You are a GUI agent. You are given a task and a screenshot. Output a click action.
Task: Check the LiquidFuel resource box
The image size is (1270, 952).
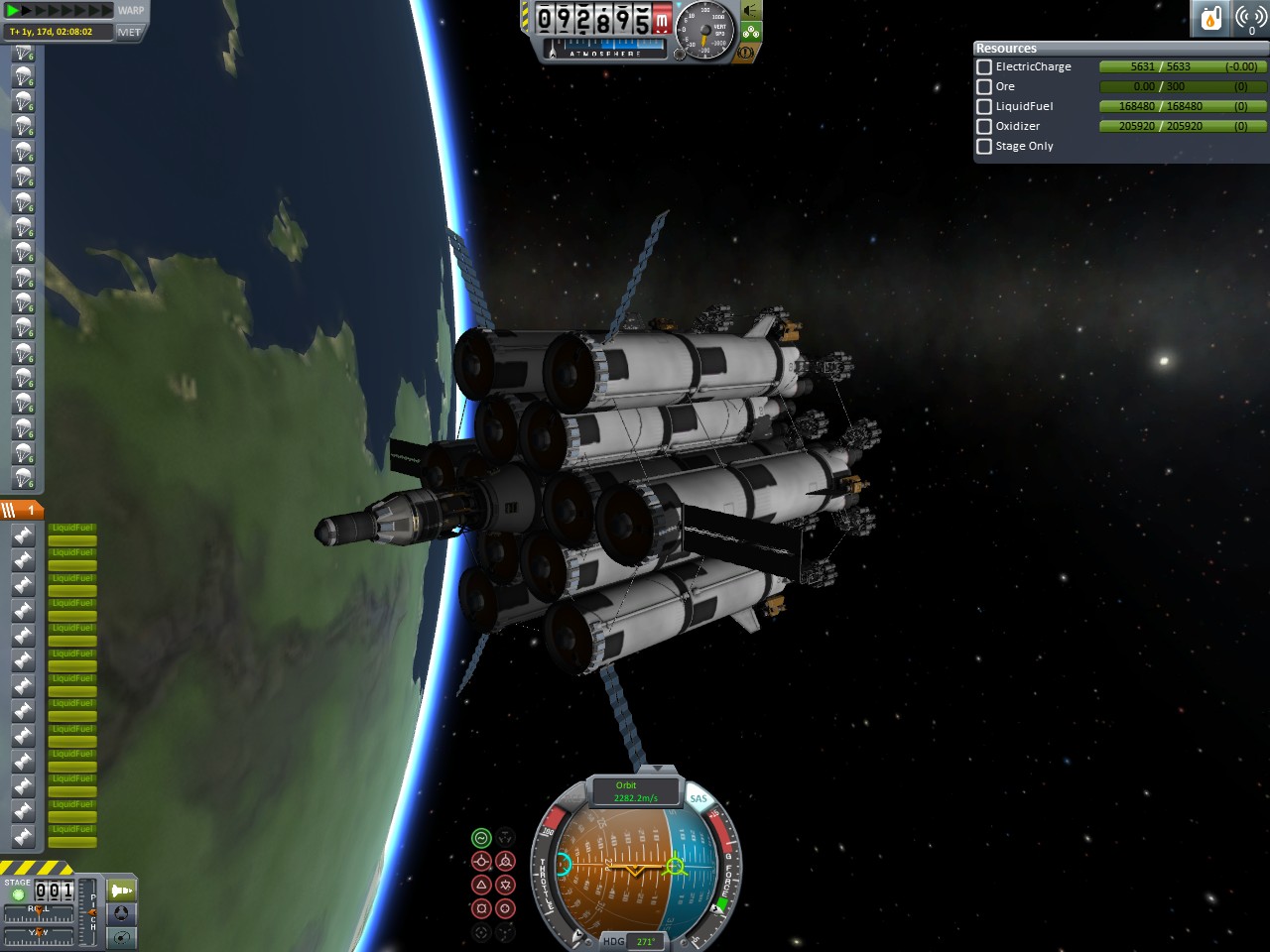pos(984,106)
